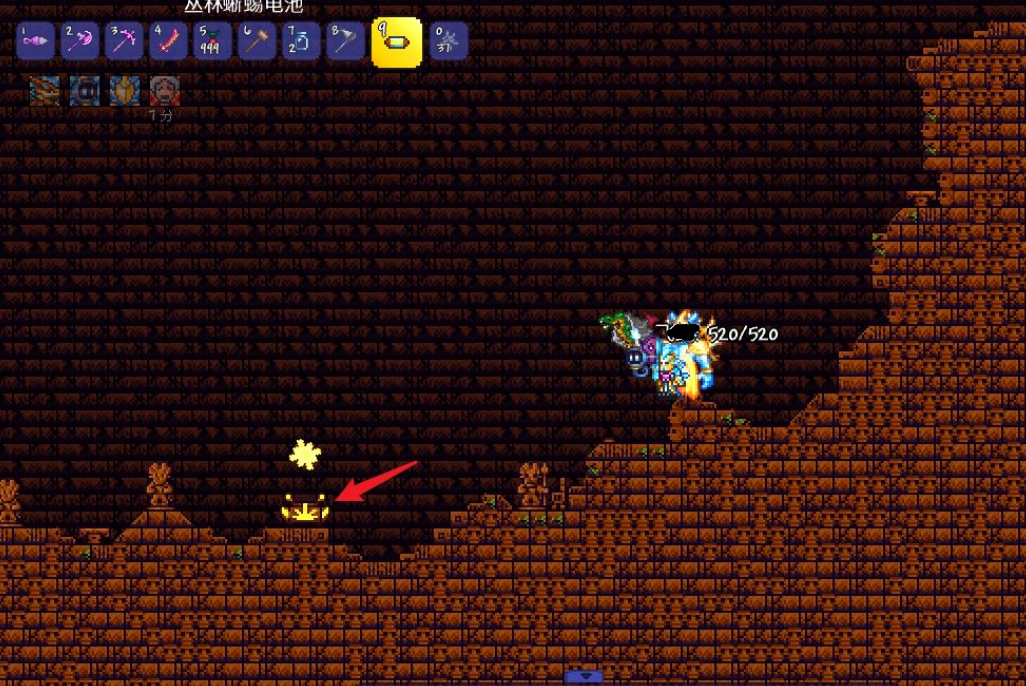Click the golden shield buff icon
The image size is (1026, 686).
(x=124, y=91)
